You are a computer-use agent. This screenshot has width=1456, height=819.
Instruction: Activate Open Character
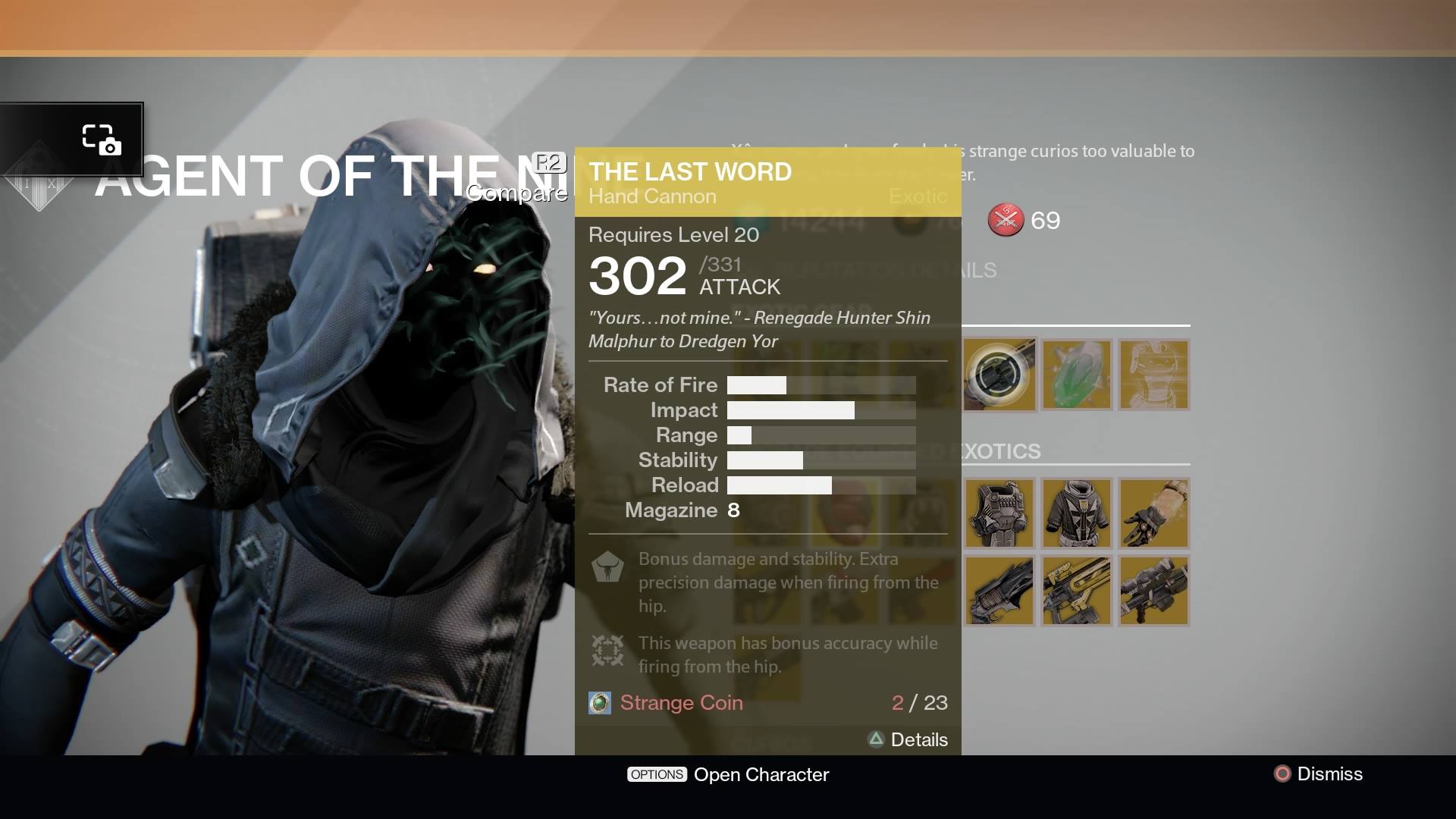coord(728,774)
